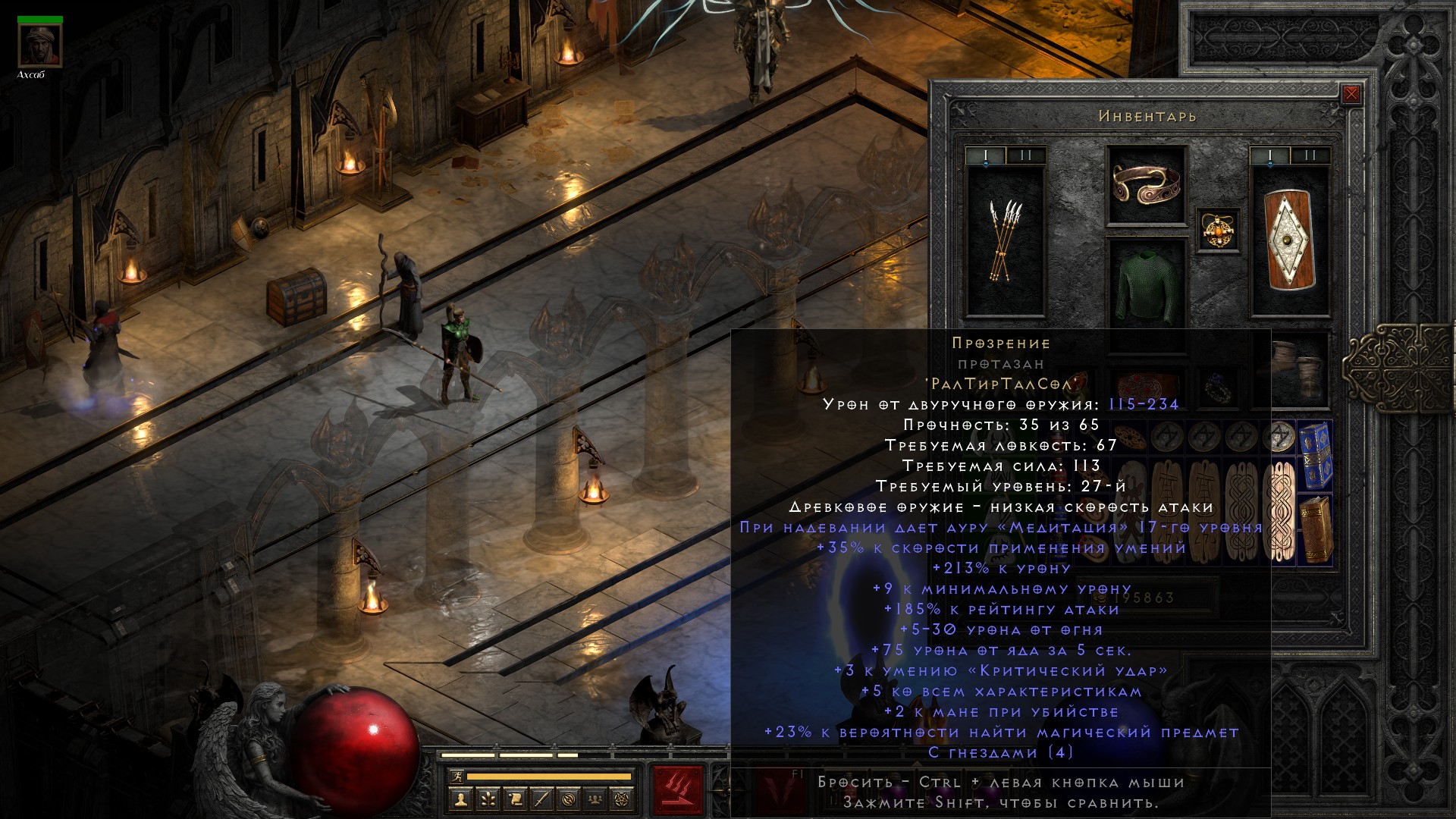Open the quest log scroll icon

[514, 799]
